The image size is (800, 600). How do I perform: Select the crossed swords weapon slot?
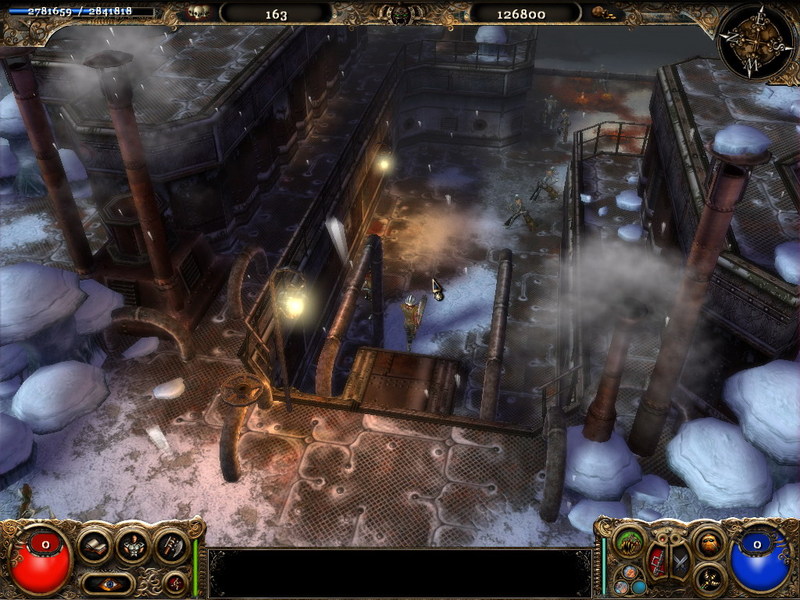click(678, 560)
